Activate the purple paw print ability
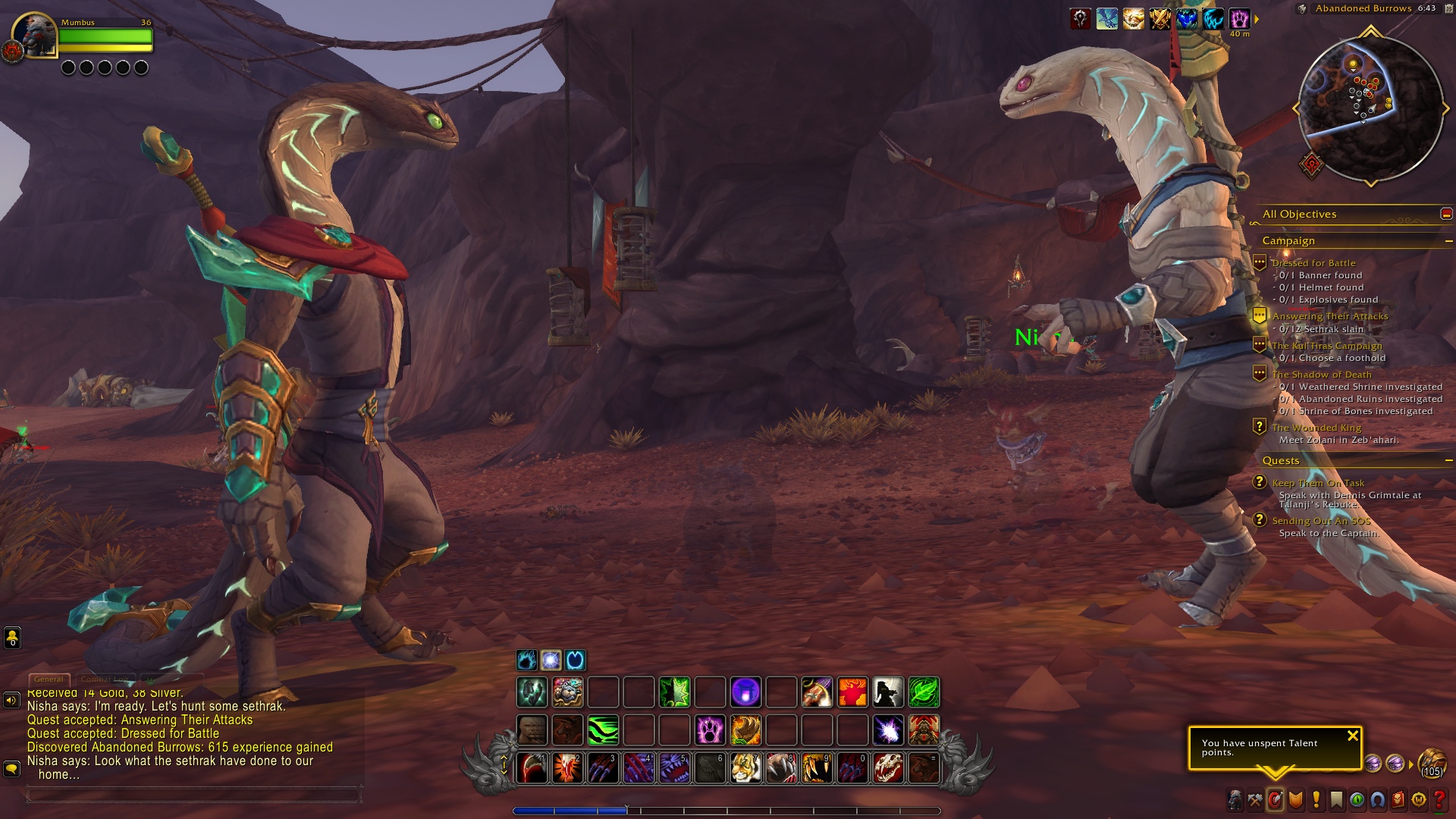The height and width of the screenshot is (819, 1456). [711, 730]
